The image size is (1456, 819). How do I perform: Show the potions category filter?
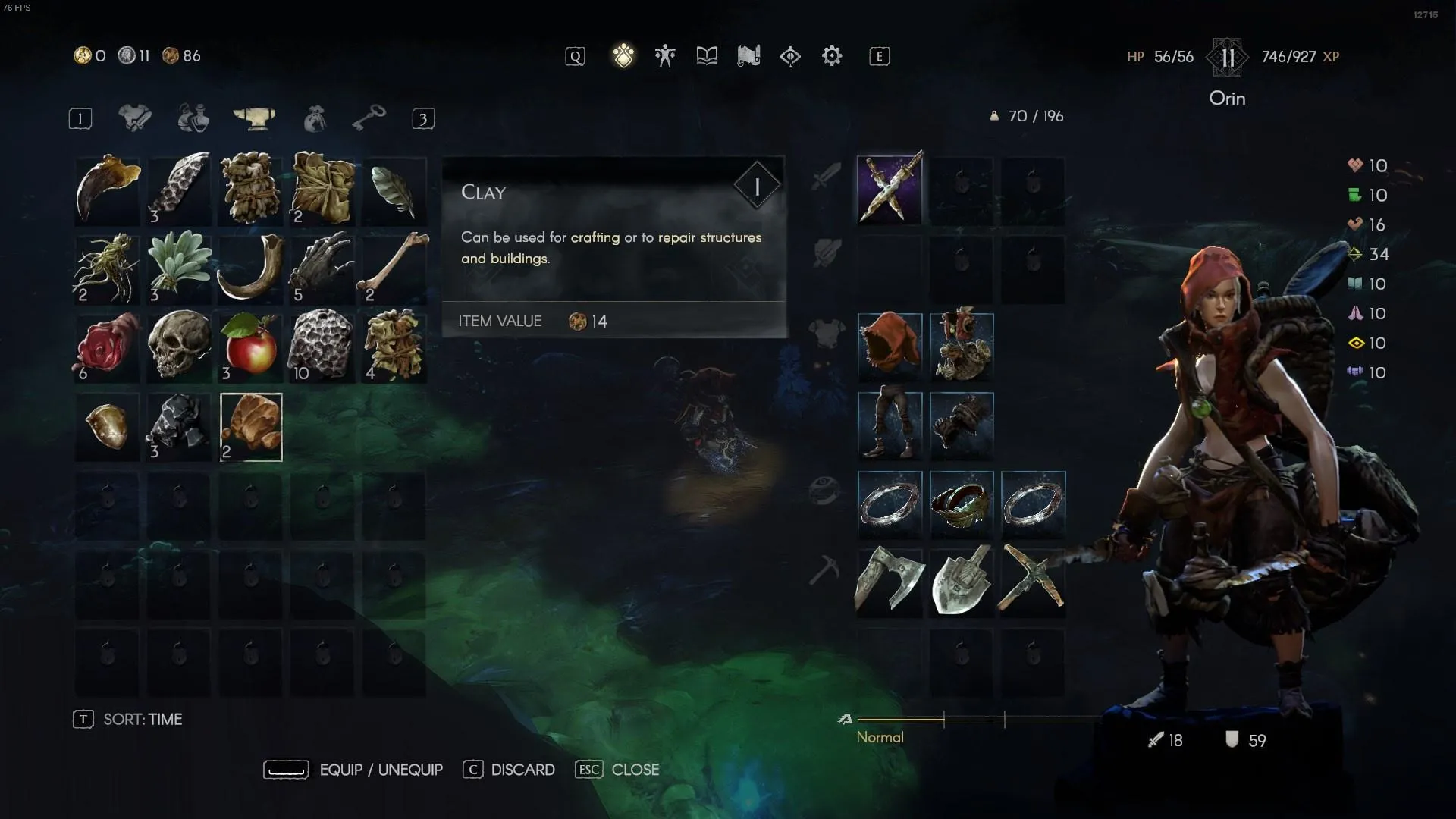tap(193, 118)
